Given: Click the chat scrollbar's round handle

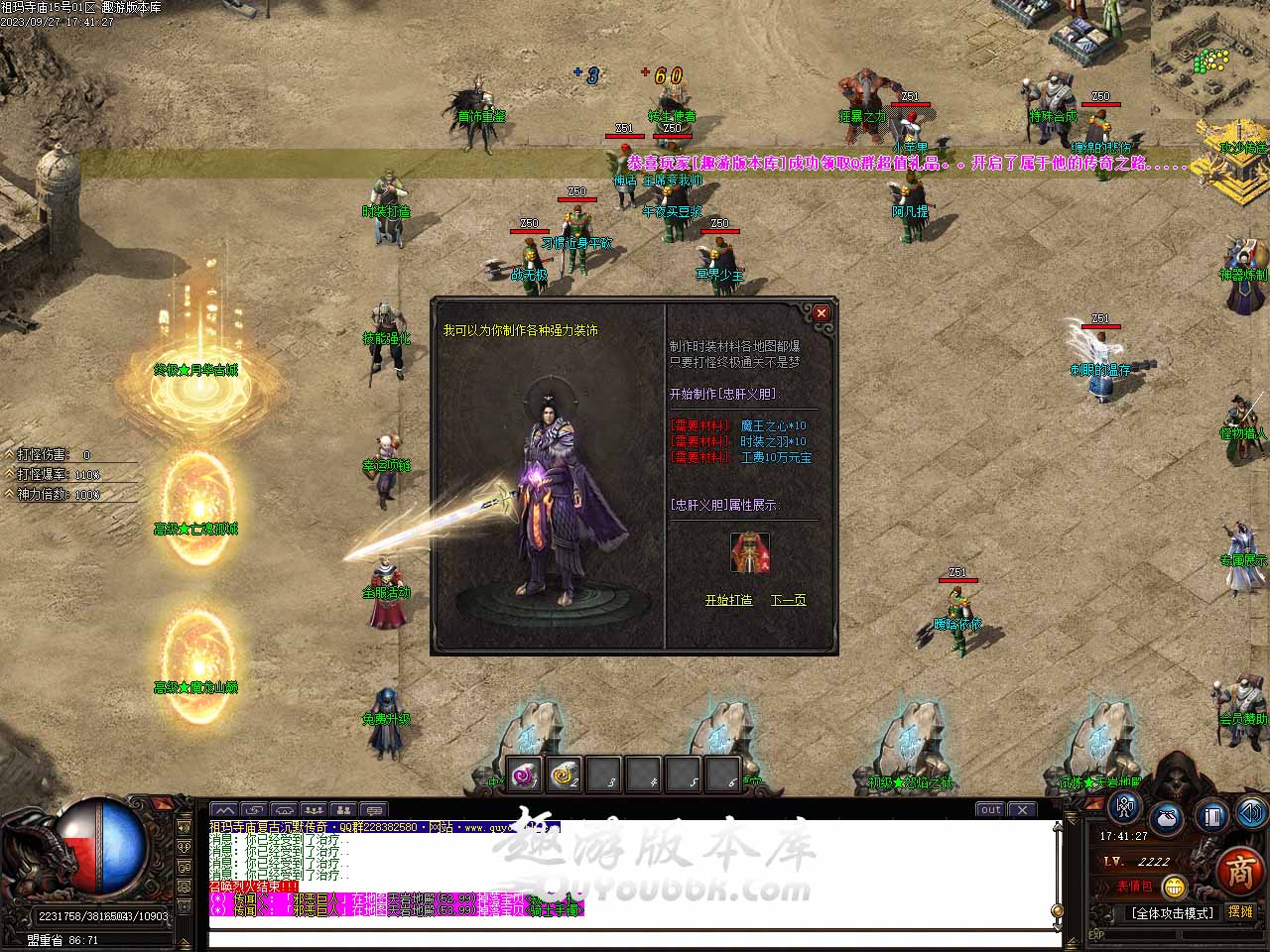Looking at the screenshot, I should coord(1058,910).
